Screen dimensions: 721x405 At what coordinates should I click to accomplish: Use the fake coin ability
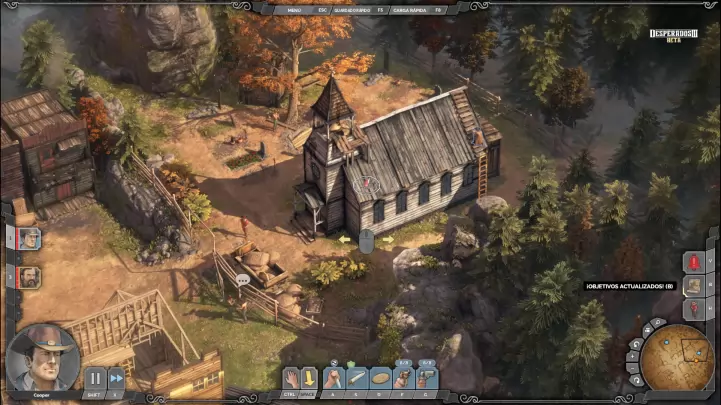click(x=380, y=377)
